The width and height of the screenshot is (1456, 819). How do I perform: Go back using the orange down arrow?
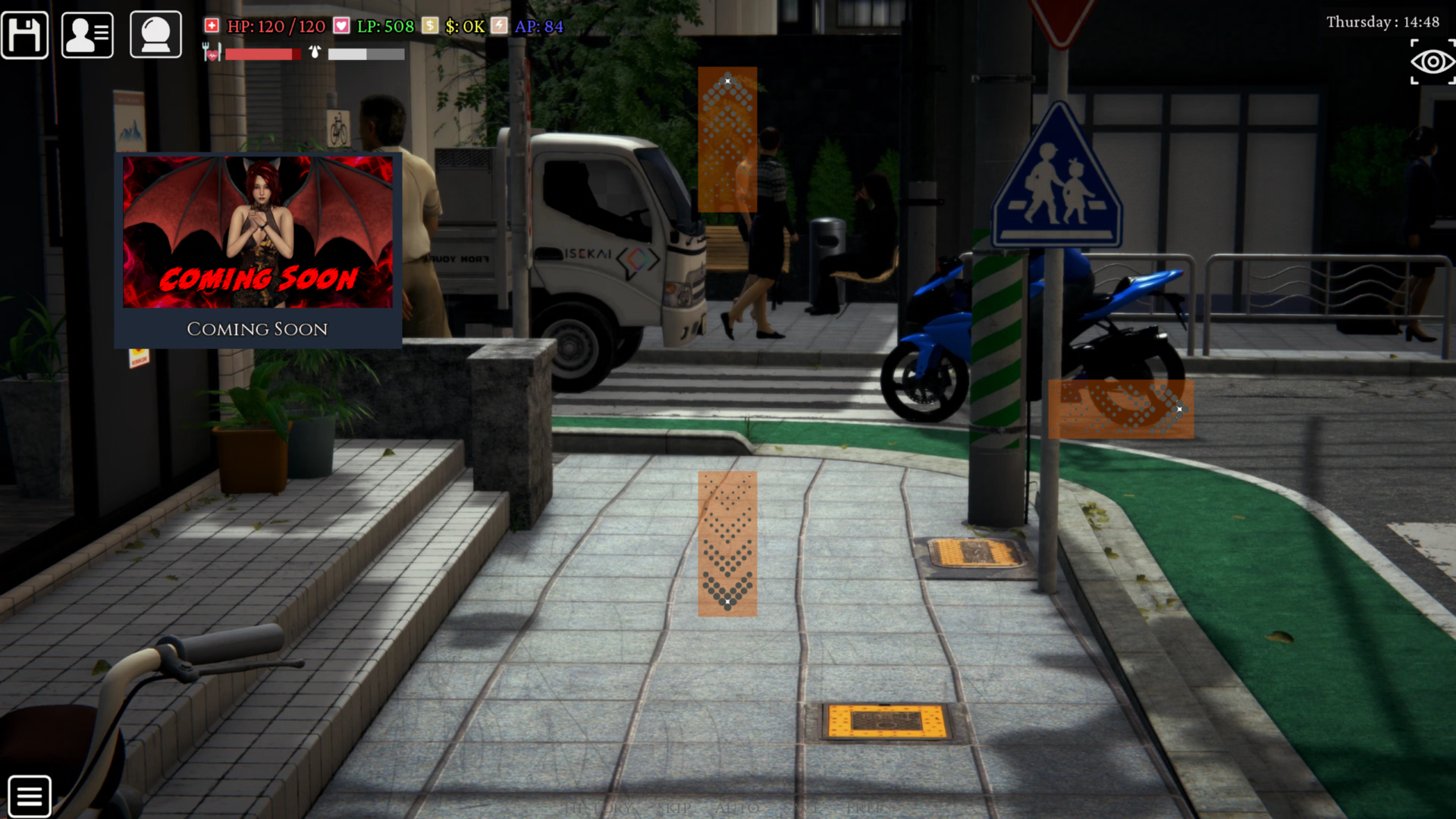click(x=727, y=543)
